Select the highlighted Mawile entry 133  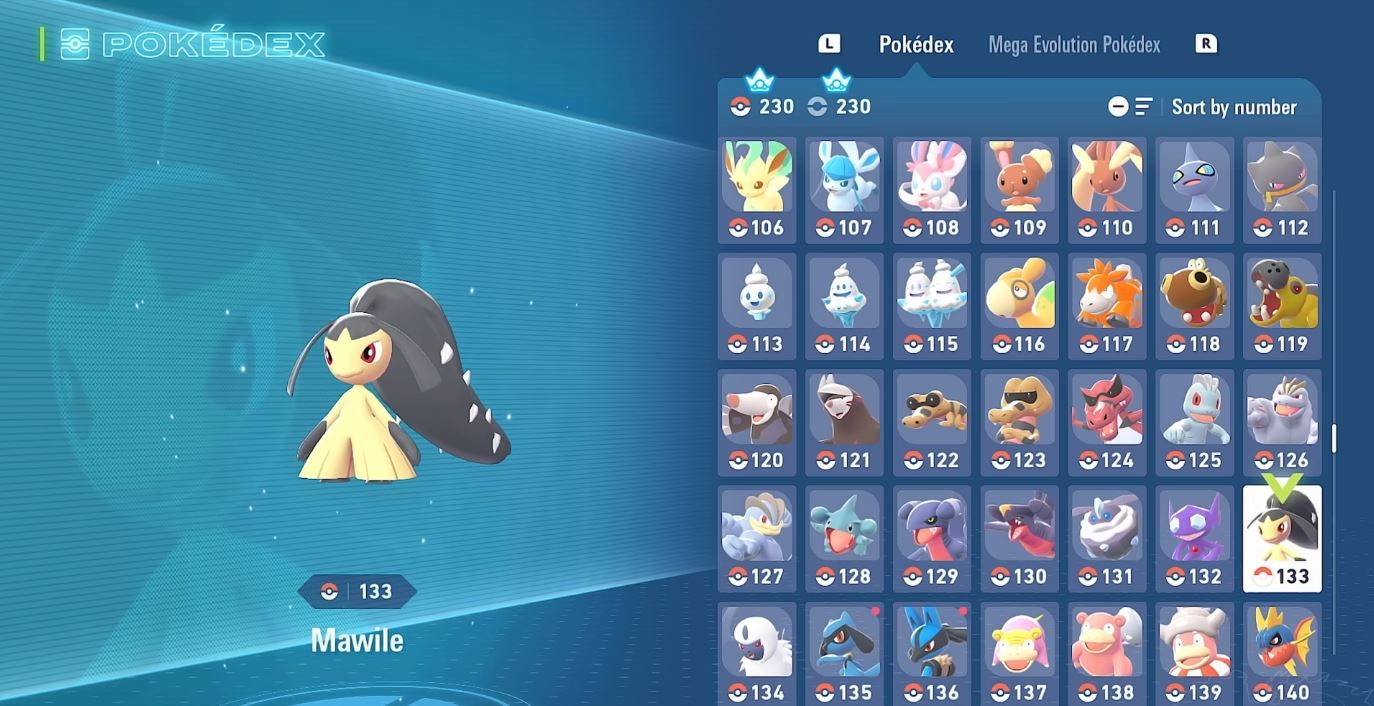click(x=1282, y=538)
